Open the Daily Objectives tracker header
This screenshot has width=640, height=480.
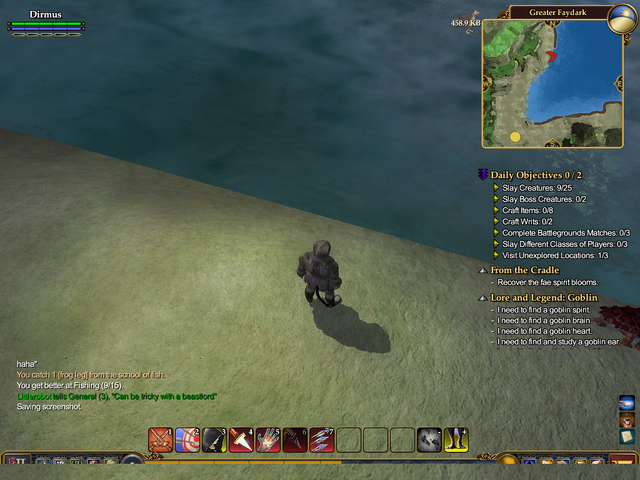tap(536, 175)
